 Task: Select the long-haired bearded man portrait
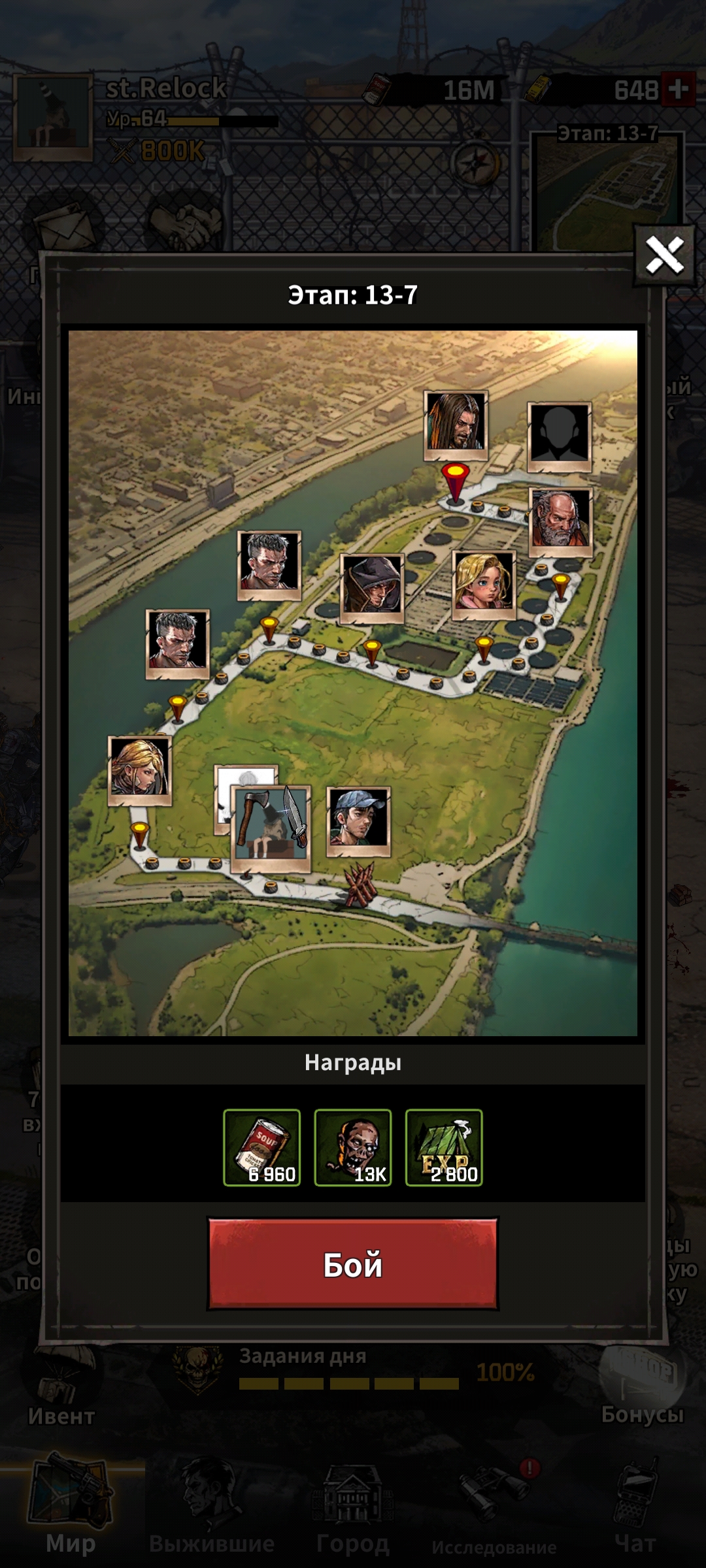(x=456, y=423)
